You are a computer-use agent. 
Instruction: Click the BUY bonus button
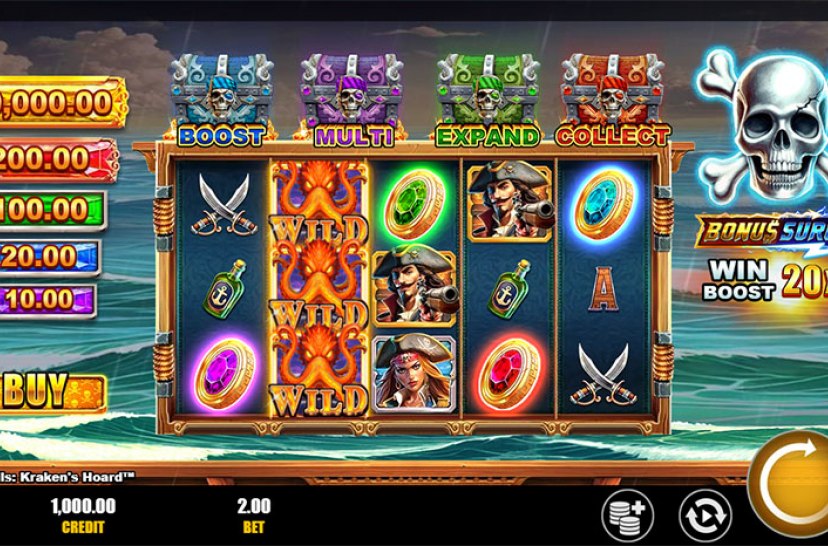[52, 391]
